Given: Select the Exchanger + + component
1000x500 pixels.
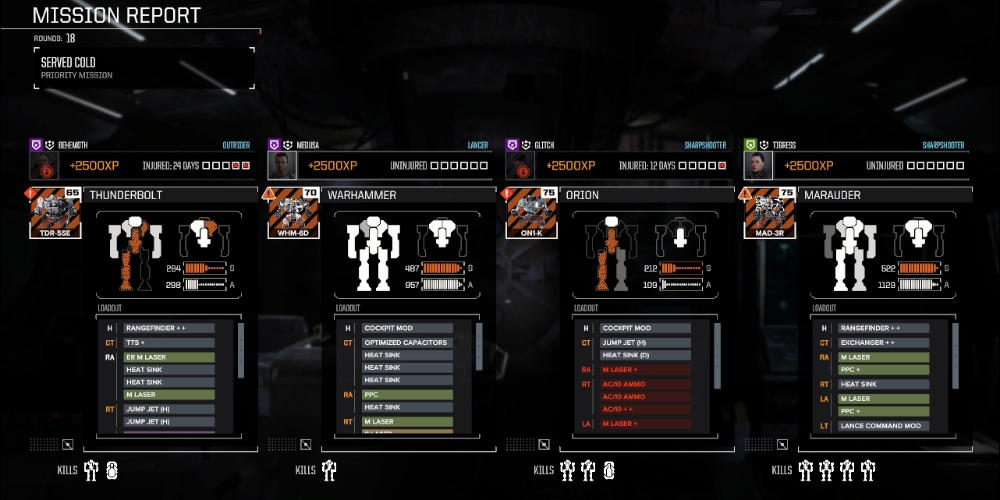Looking at the screenshot, I should 883,342.
